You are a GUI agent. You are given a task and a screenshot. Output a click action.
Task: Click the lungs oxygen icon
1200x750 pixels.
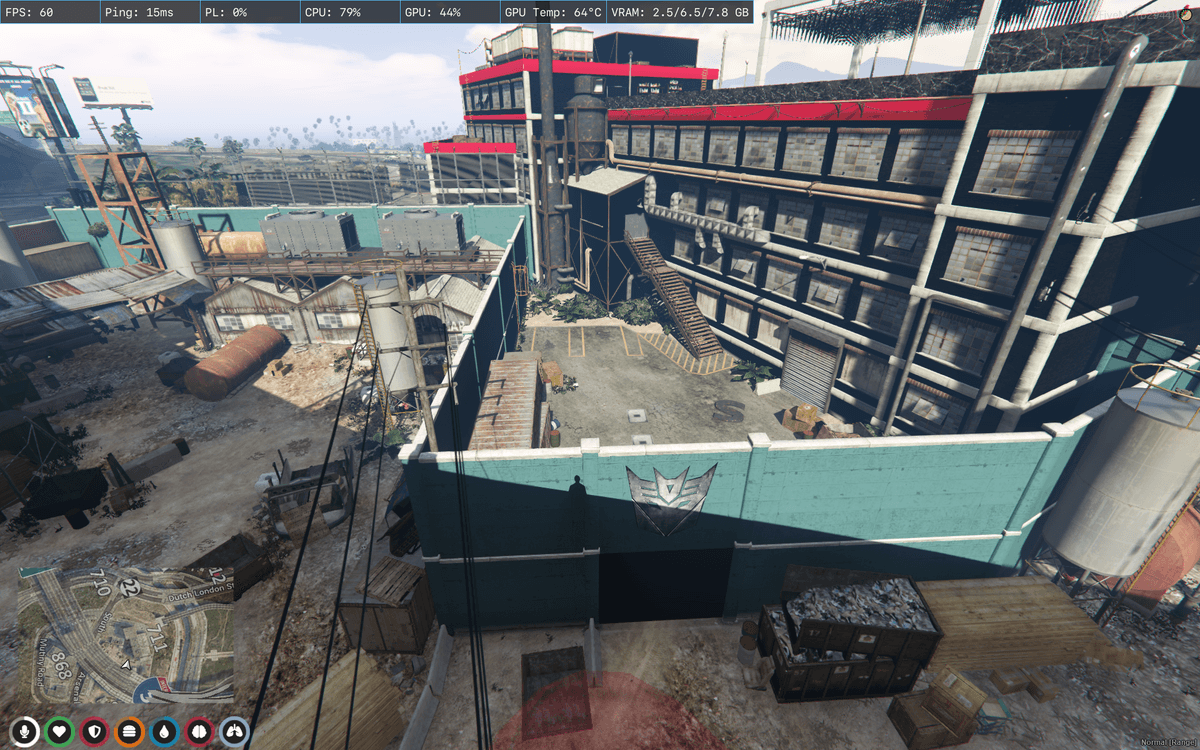pos(234,732)
